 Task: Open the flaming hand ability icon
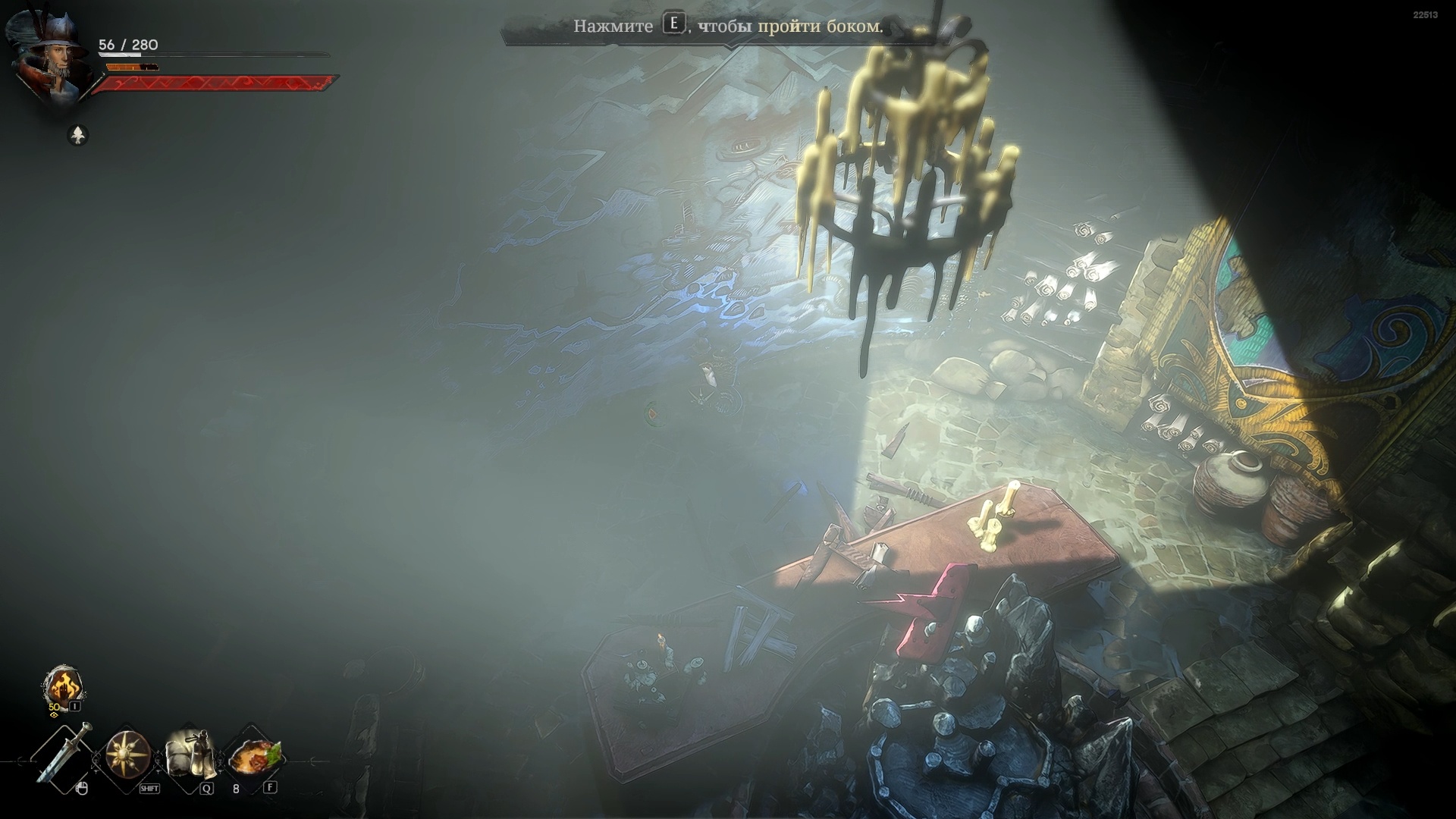[x=63, y=686]
